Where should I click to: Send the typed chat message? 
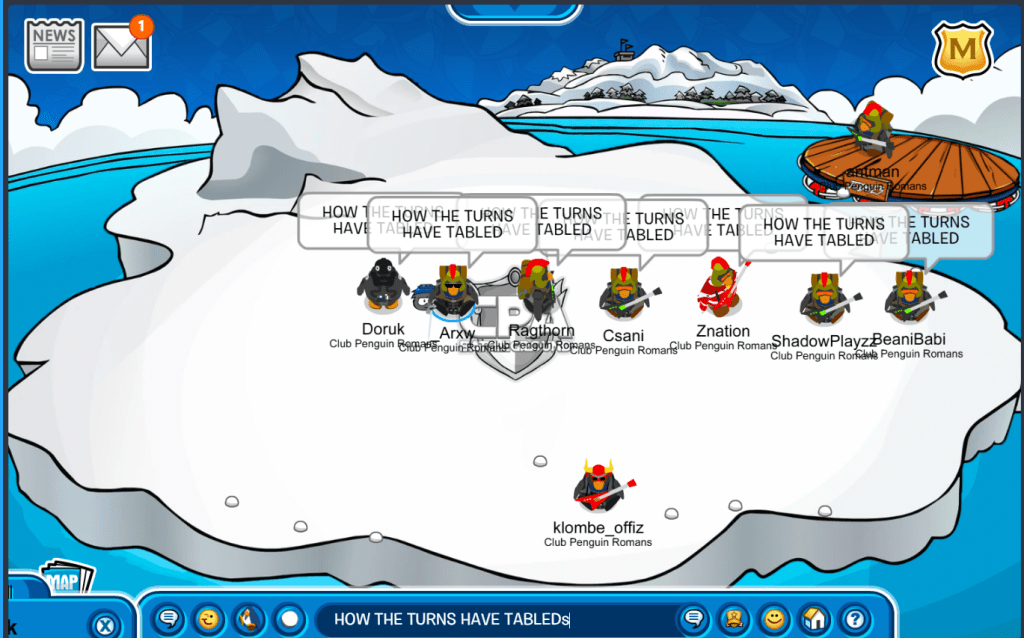691,619
